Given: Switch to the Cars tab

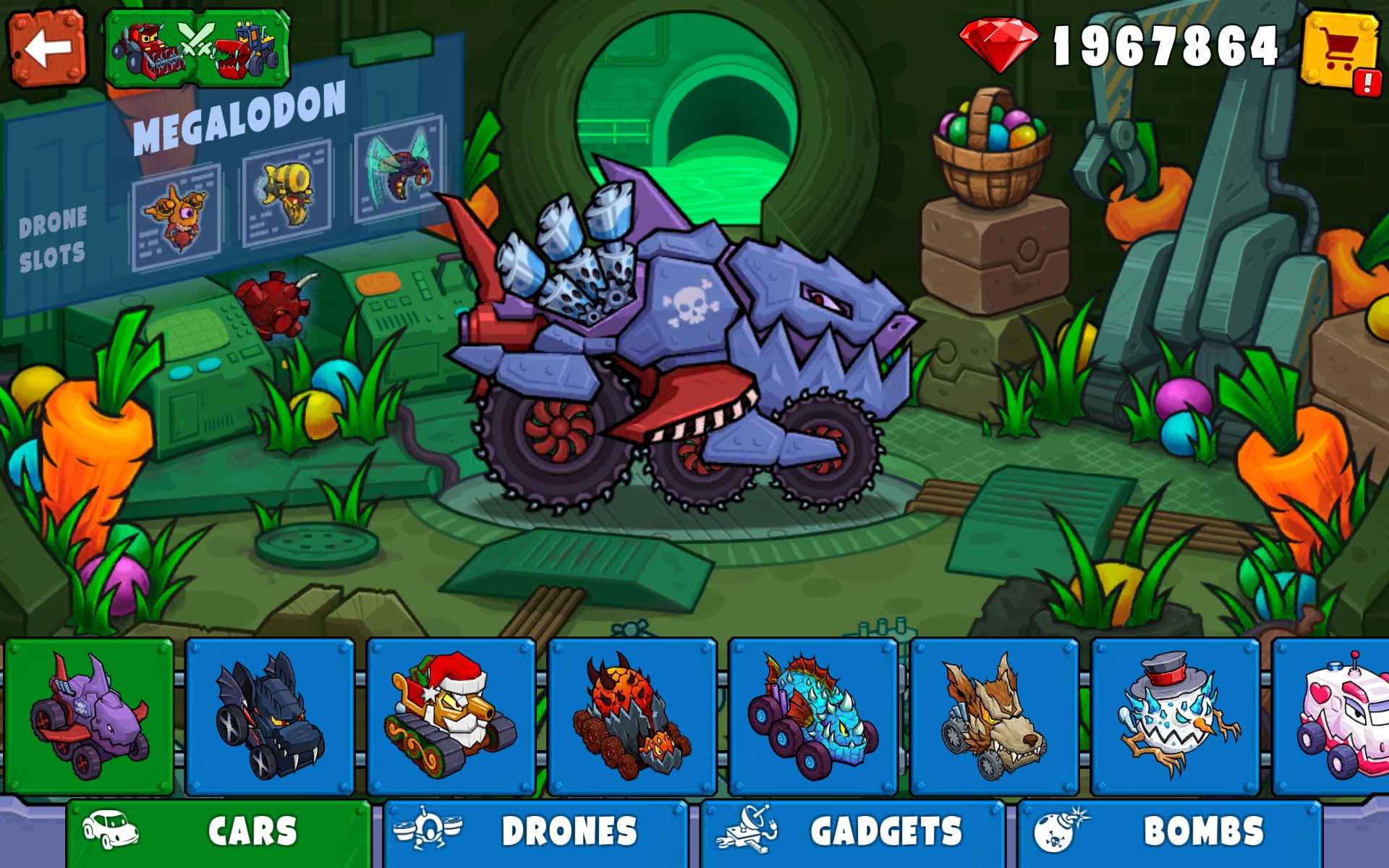Looking at the screenshot, I should coord(218,832).
